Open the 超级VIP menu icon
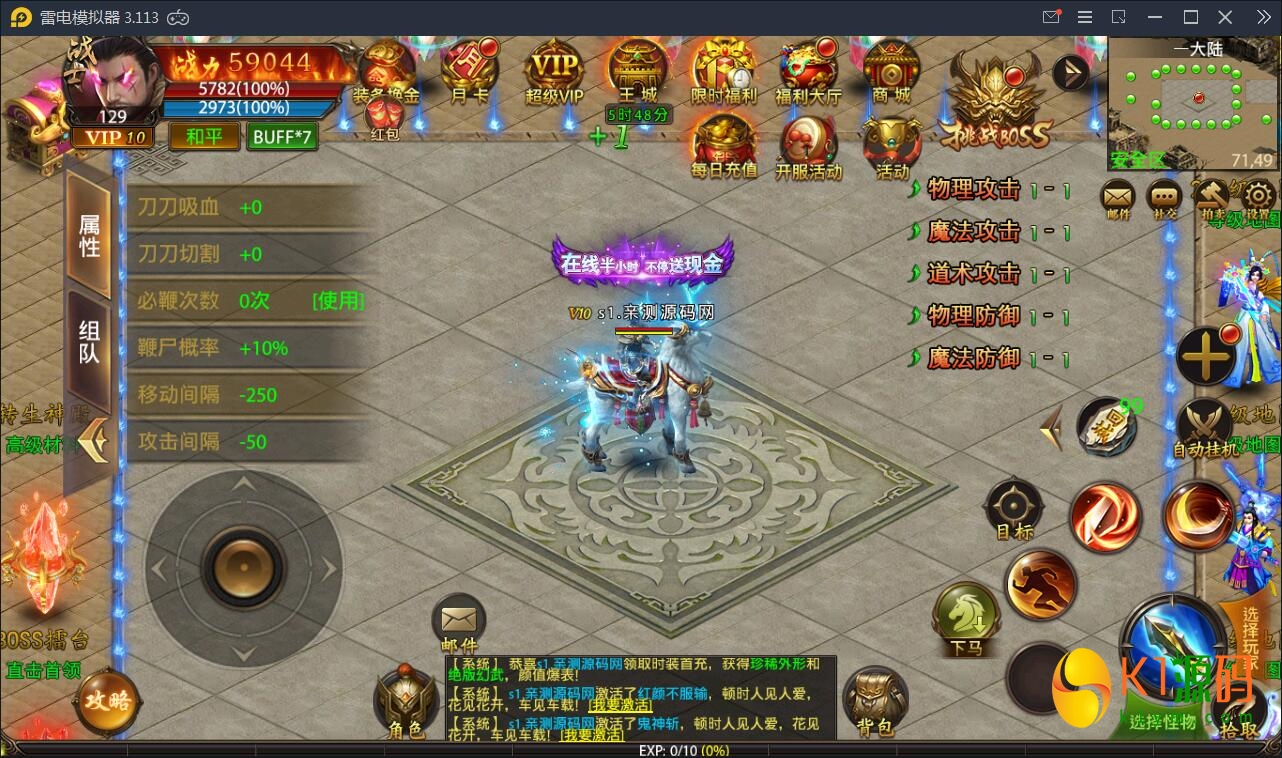 point(554,72)
